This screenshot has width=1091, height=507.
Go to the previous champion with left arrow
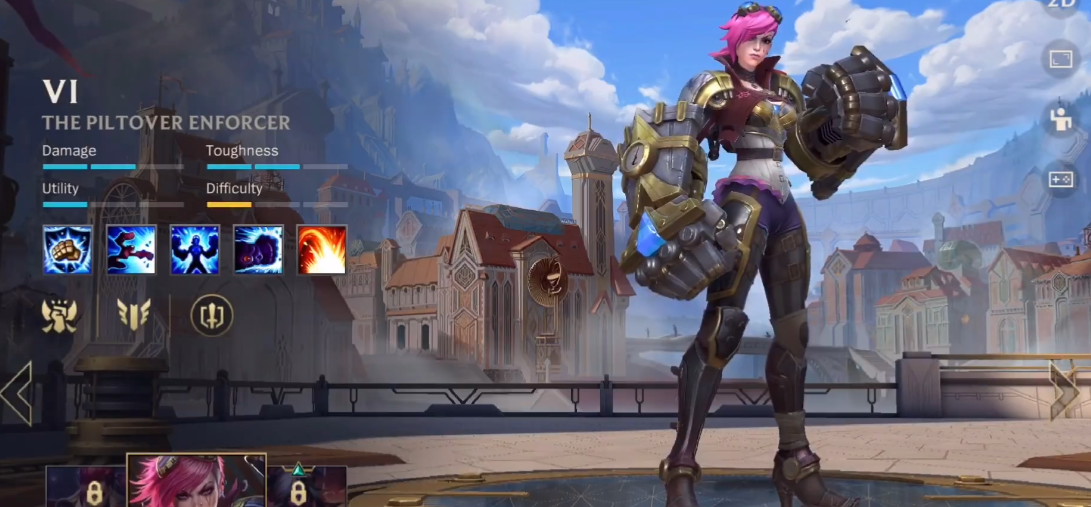pyautogui.click(x=17, y=392)
